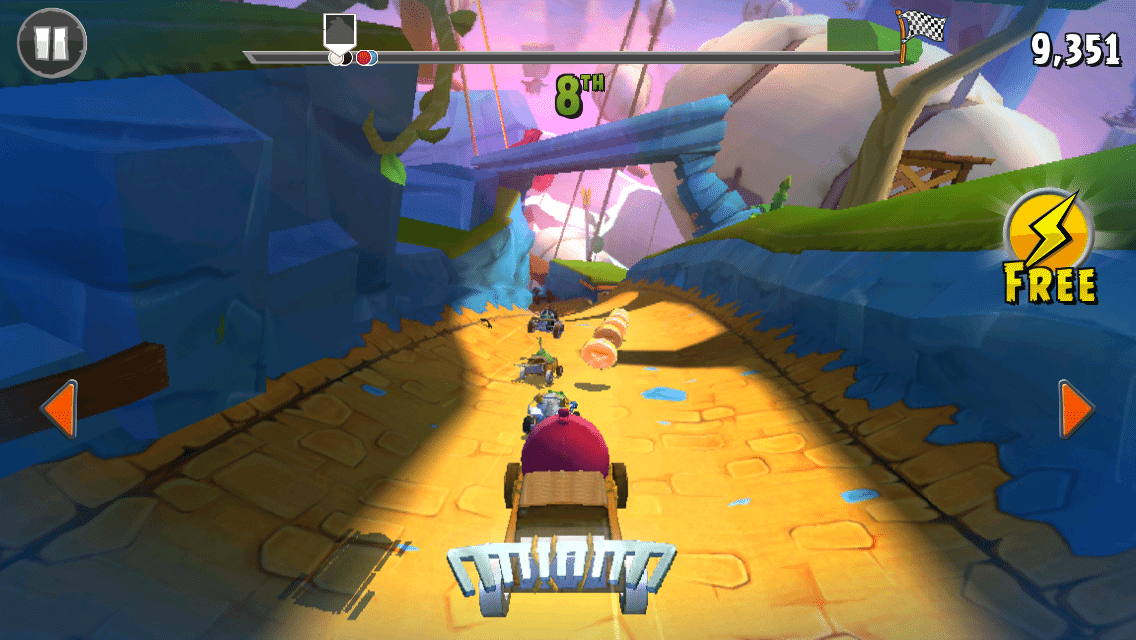Image resolution: width=1136 pixels, height=640 pixels.
Task: Steer left with the orange left arrow
Action: pyautogui.click(x=59, y=408)
